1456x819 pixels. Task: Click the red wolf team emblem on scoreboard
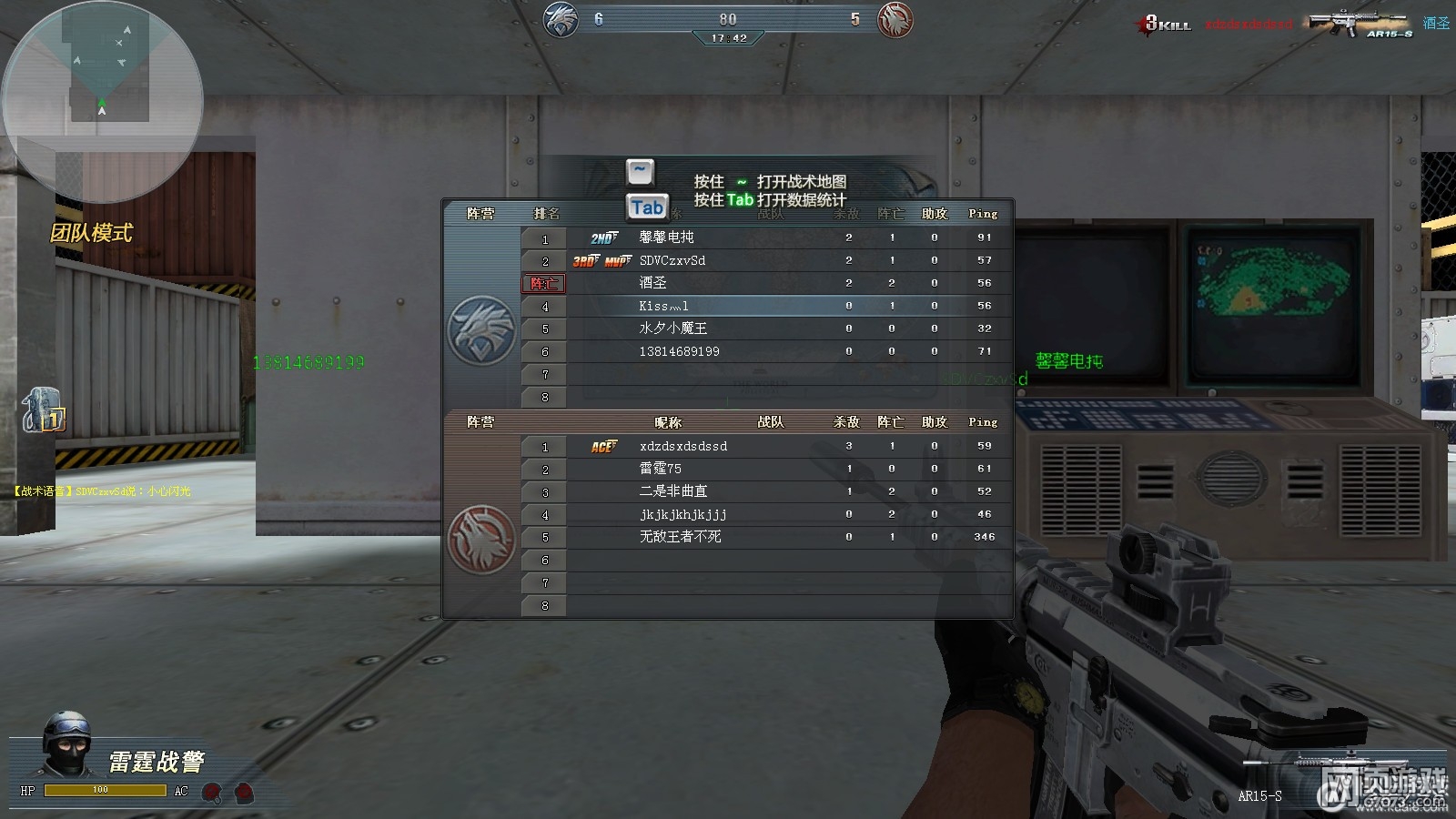pos(481,540)
